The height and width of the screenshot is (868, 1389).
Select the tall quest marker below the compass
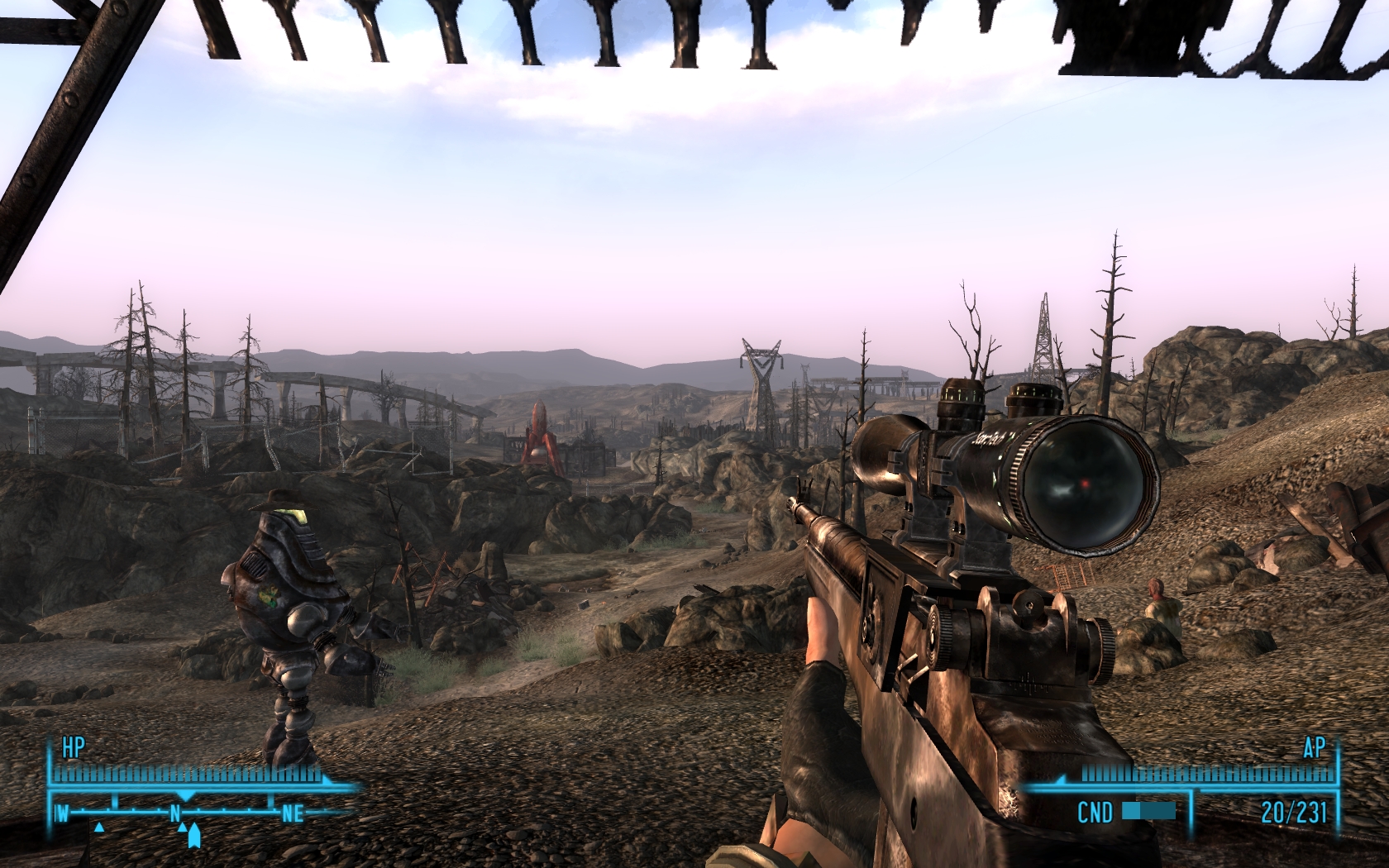click(x=194, y=836)
